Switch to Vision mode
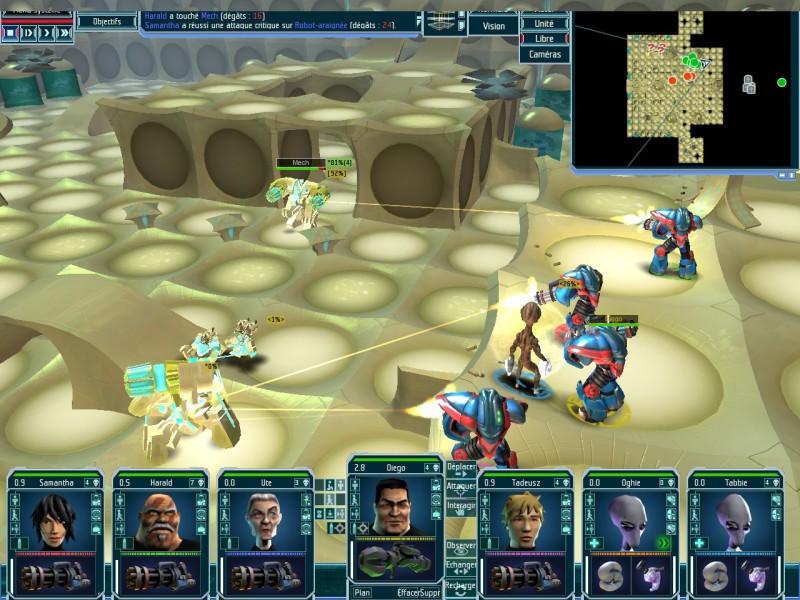Screen dimensions: 800x600 coord(493,26)
